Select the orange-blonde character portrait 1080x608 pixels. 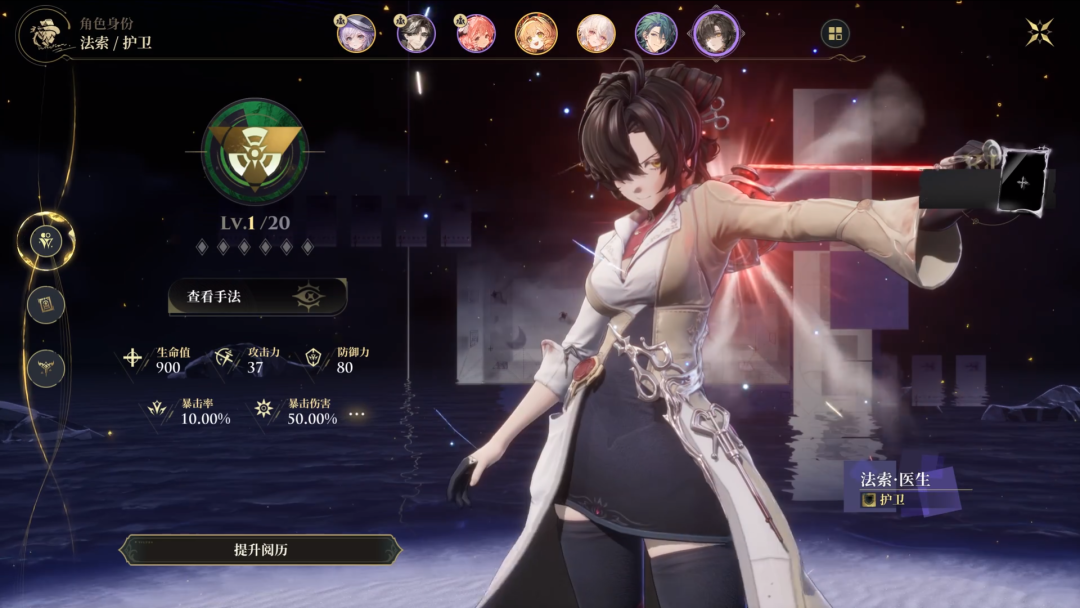pos(536,34)
